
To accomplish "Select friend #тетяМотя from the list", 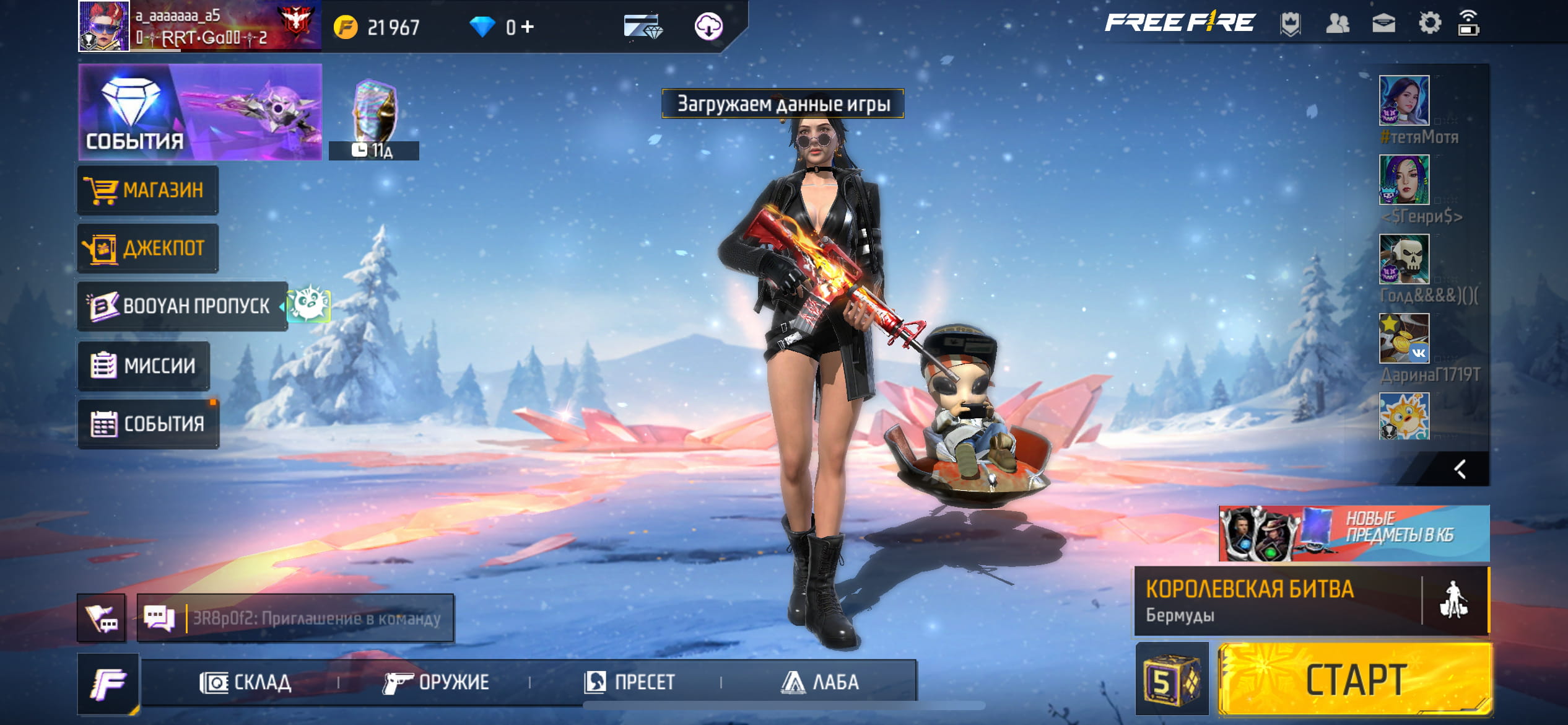I will 1404,100.
